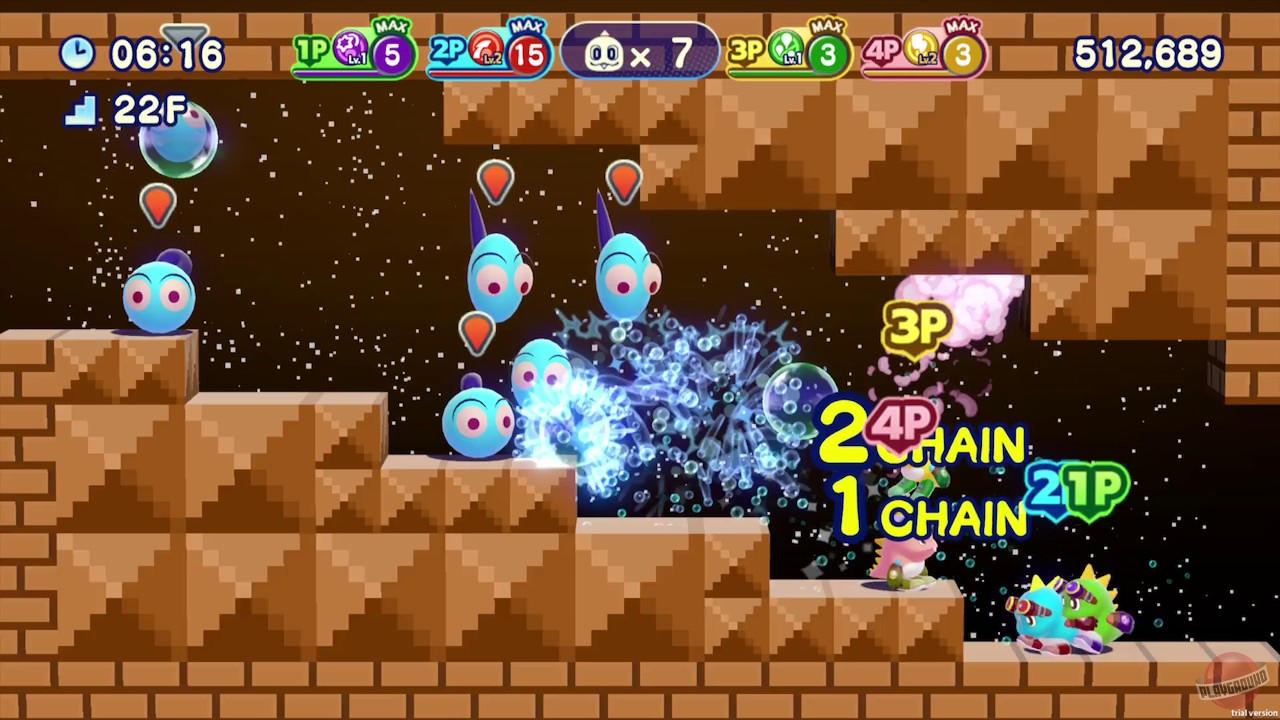Click the 2 CHAIN combo text
The height and width of the screenshot is (720, 1280).
[x=920, y=443]
